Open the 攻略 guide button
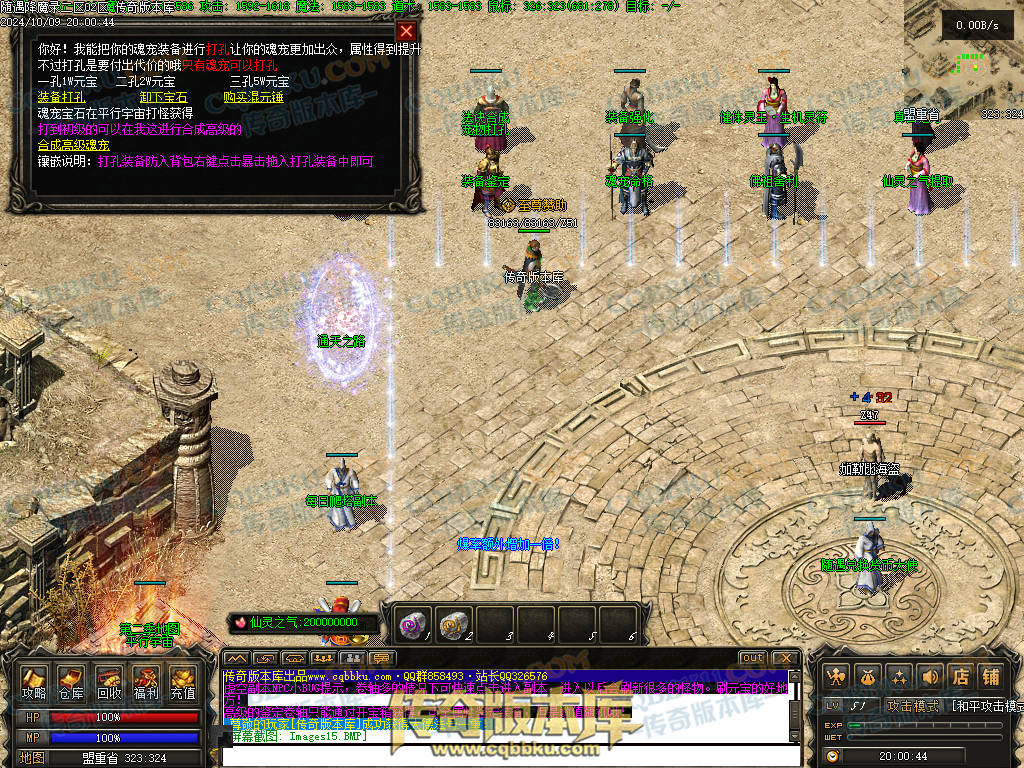 [x=34, y=682]
